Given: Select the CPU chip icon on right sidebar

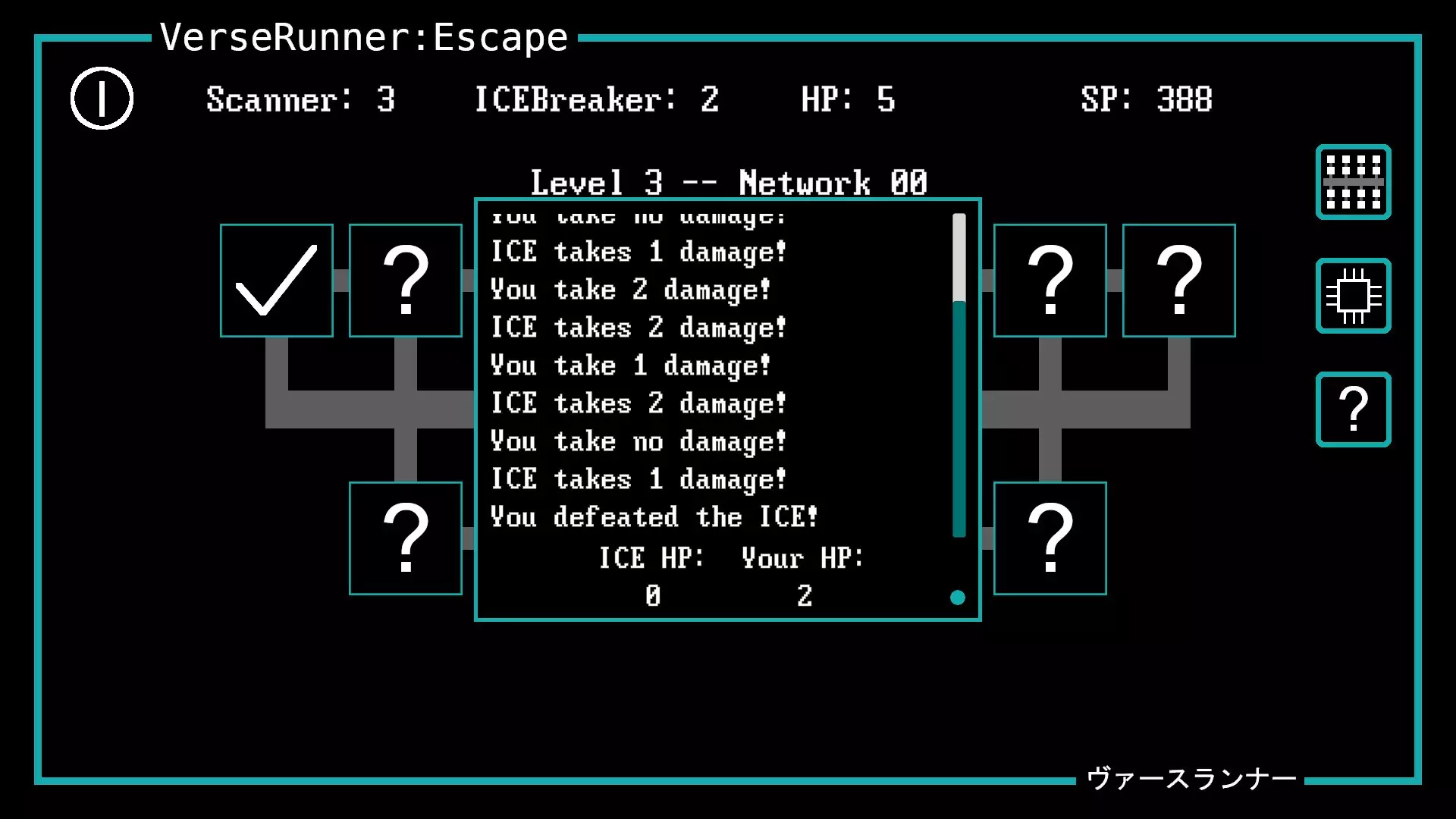Looking at the screenshot, I should (x=1353, y=296).
